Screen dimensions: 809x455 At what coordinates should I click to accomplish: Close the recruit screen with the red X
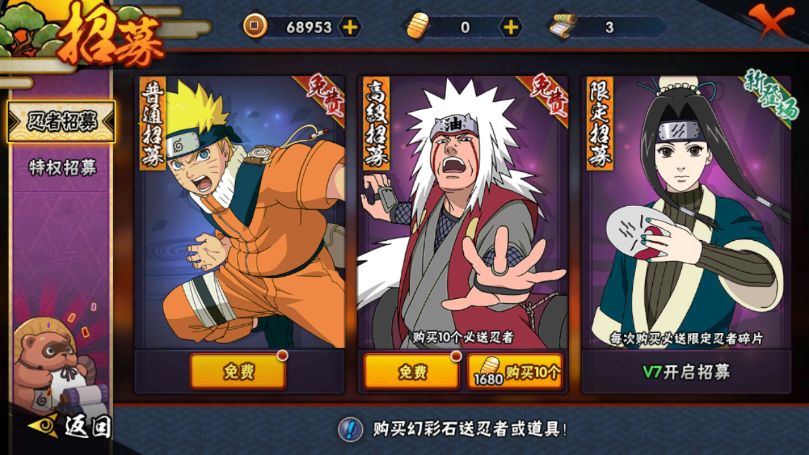(771, 20)
